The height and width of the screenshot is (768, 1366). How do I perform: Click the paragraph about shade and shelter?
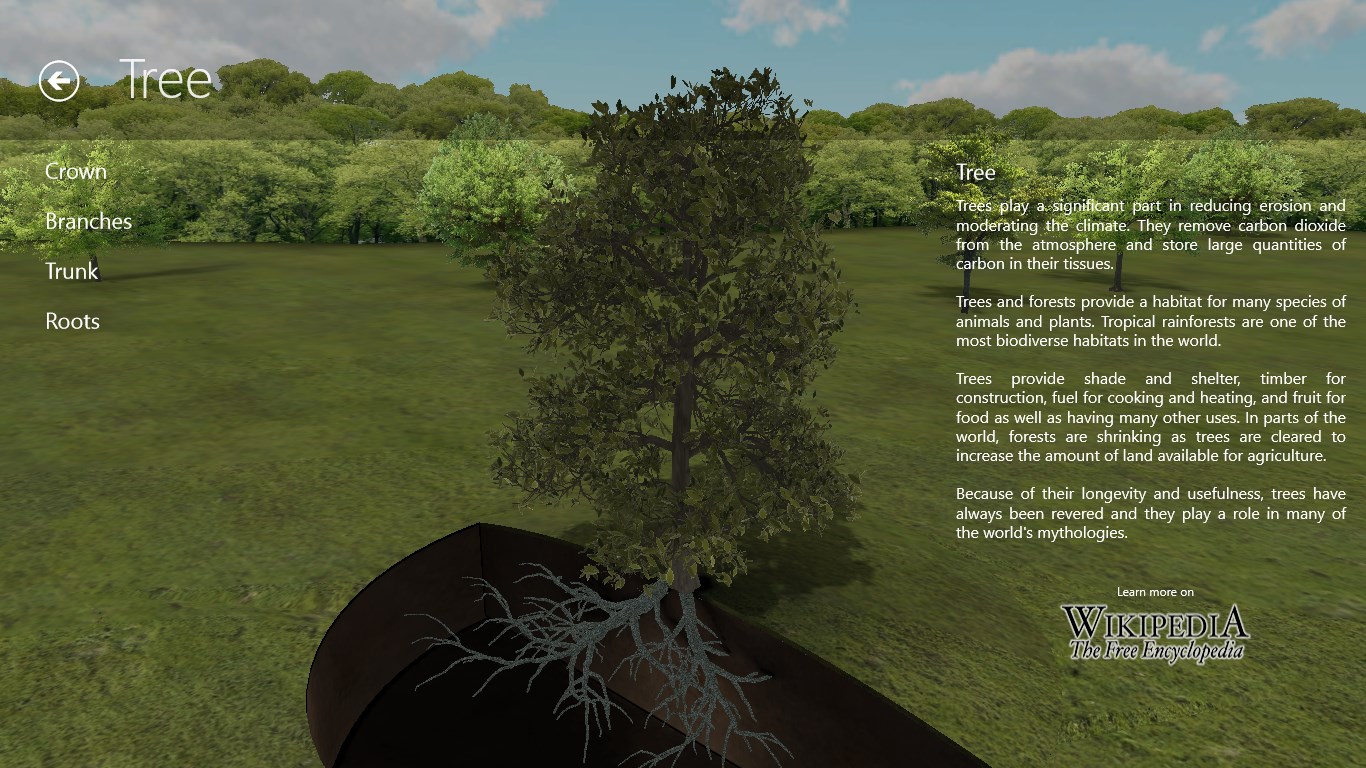pyautogui.click(x=1150, y=416)
